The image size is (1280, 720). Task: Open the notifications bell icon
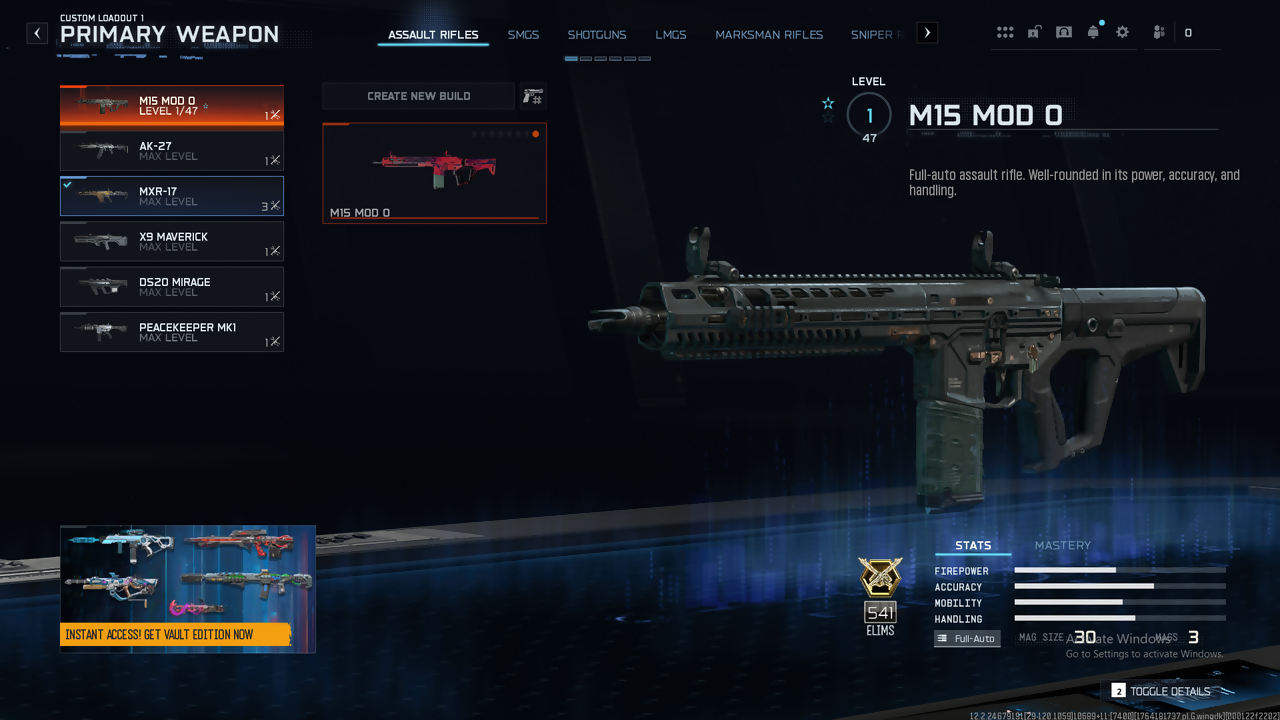coord(1093,33)
